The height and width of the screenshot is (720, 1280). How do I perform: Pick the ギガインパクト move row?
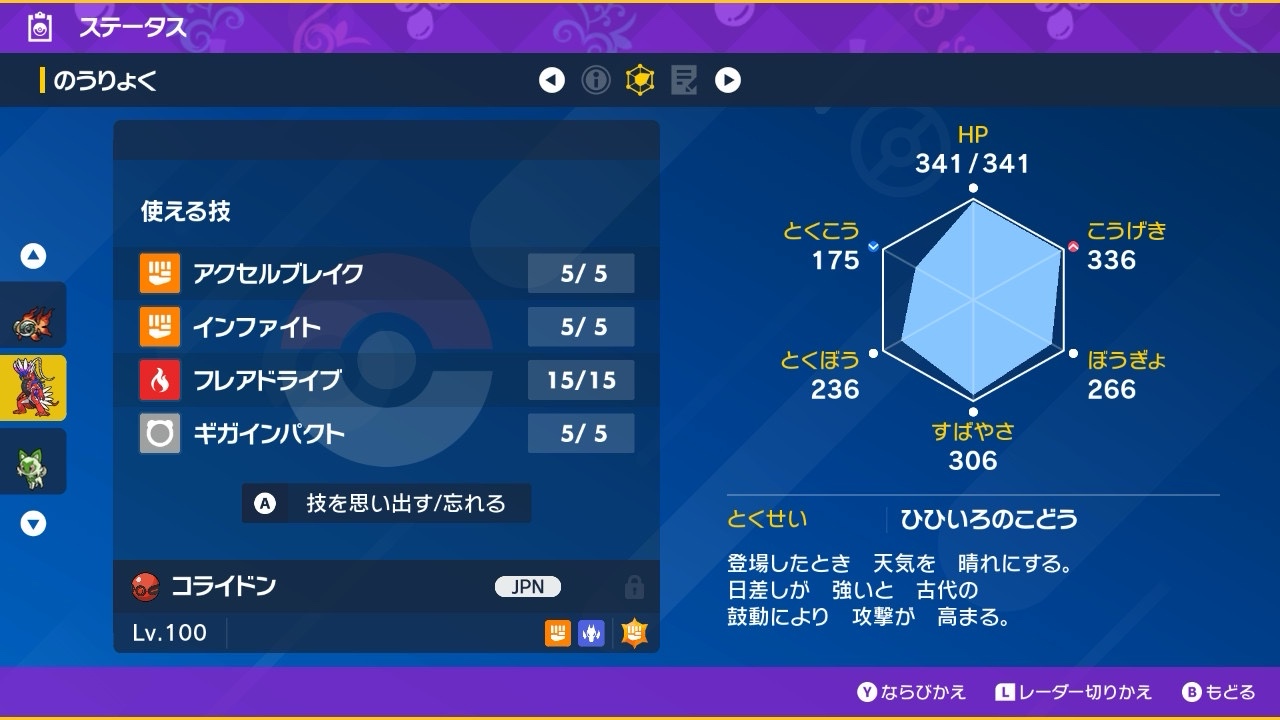point(387,434)
